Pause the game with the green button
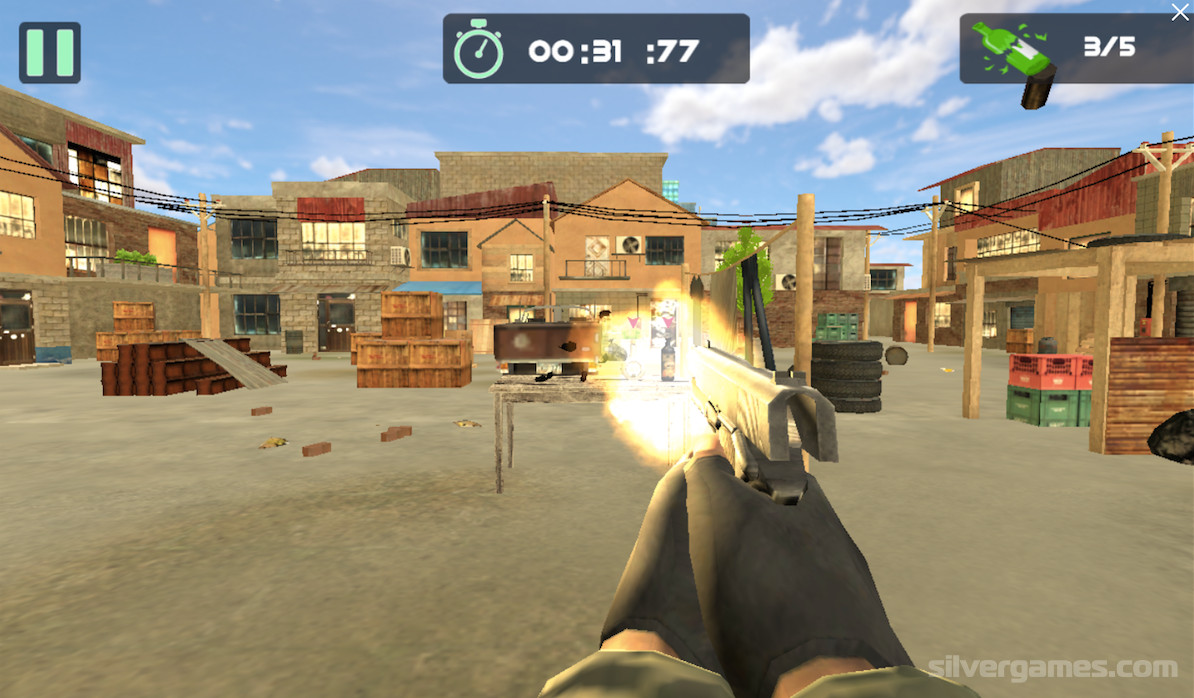The height and width of the screenshot is (698, 1194). click(x=50, y=52)
